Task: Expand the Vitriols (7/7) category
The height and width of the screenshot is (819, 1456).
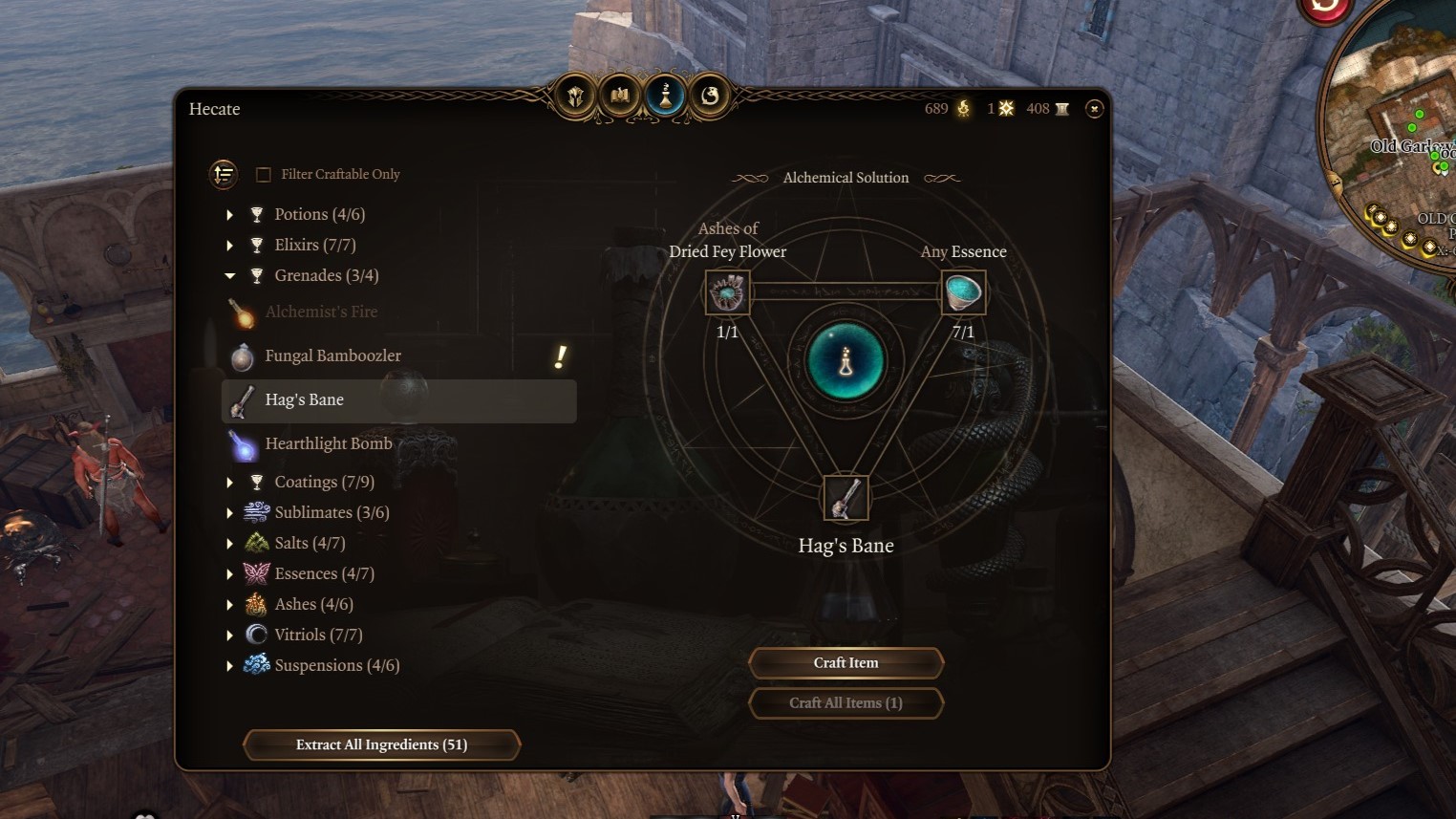Action: pyautogui.click(x=229, y=635)
